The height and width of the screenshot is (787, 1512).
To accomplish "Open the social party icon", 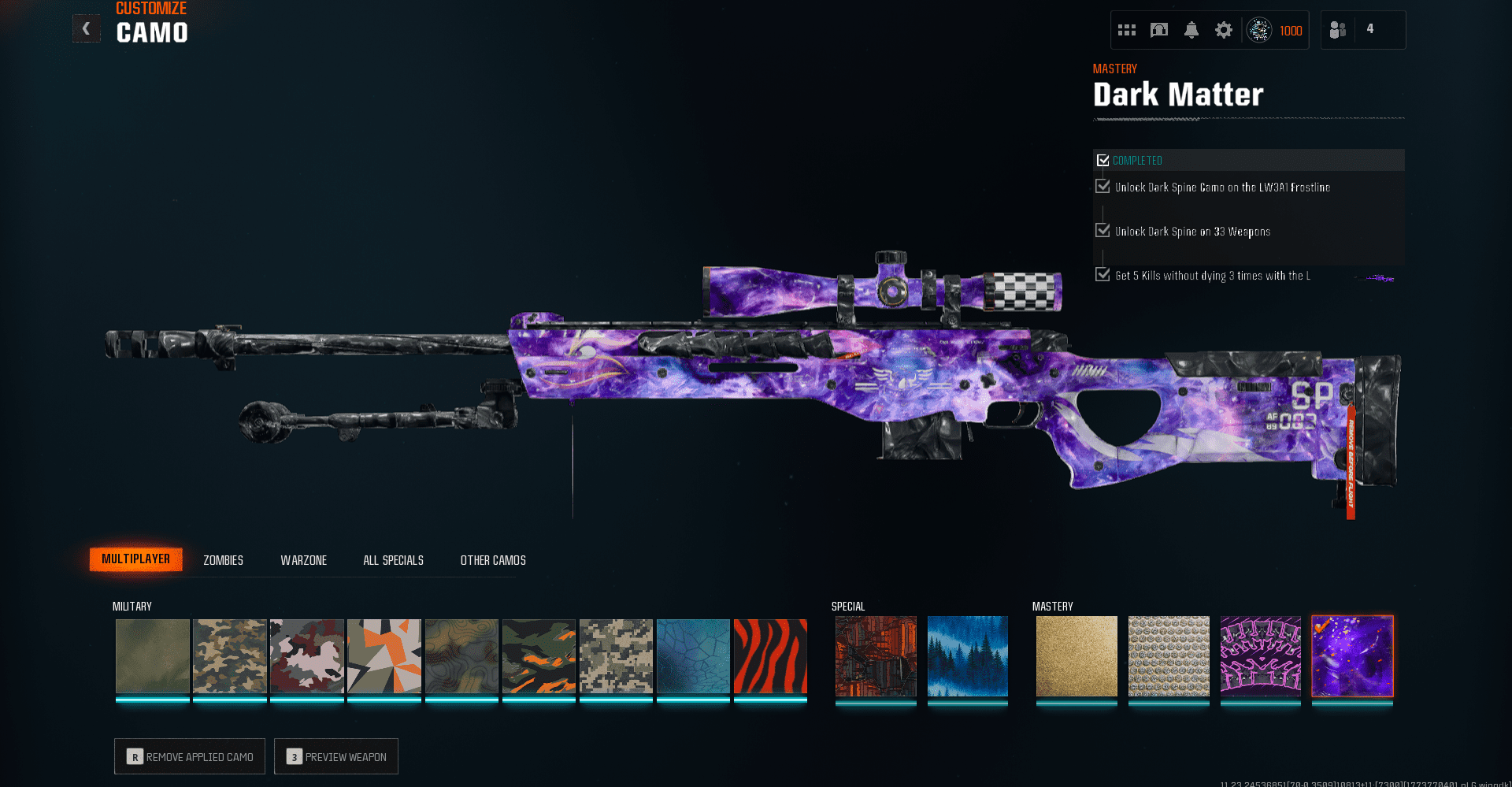I will click(1338, 30).
